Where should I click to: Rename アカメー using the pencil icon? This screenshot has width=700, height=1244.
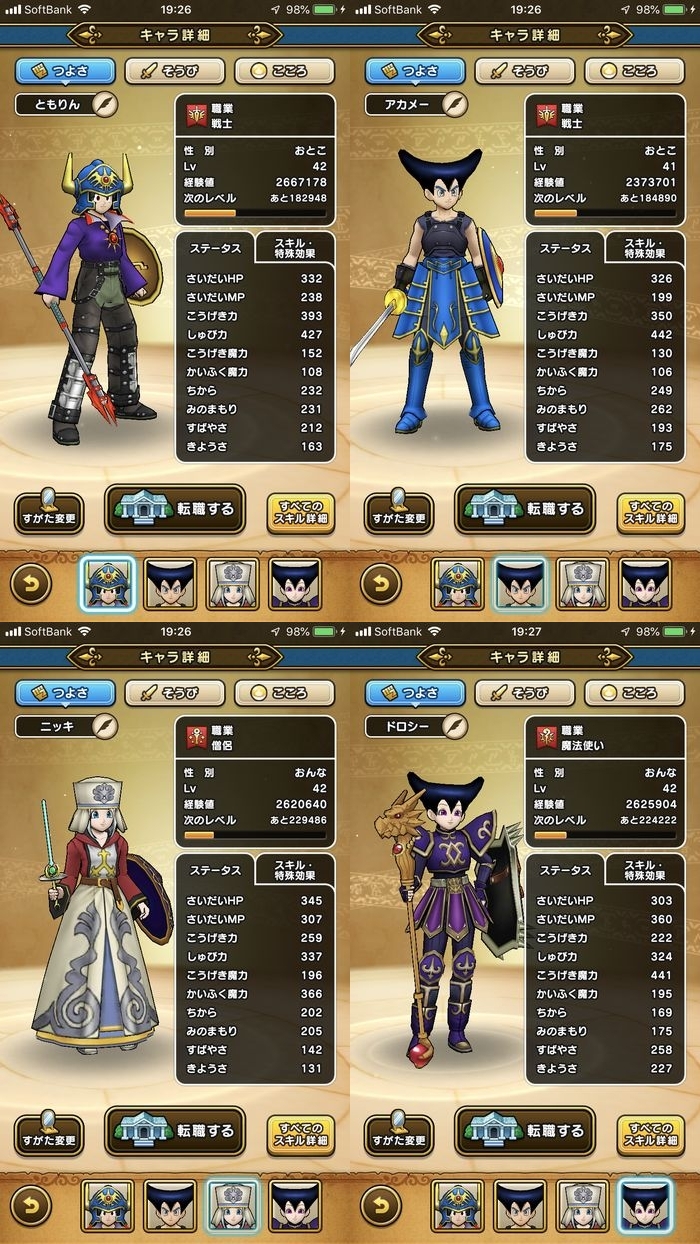[455, 104]
